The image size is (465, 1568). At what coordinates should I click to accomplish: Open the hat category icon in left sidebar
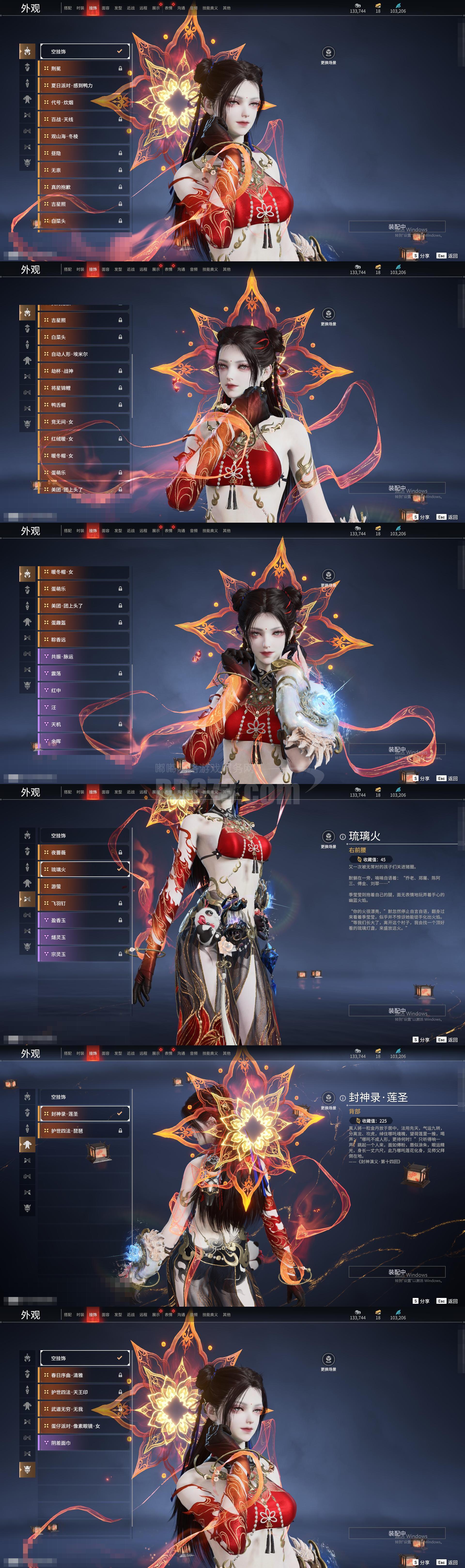coord(27,67)
